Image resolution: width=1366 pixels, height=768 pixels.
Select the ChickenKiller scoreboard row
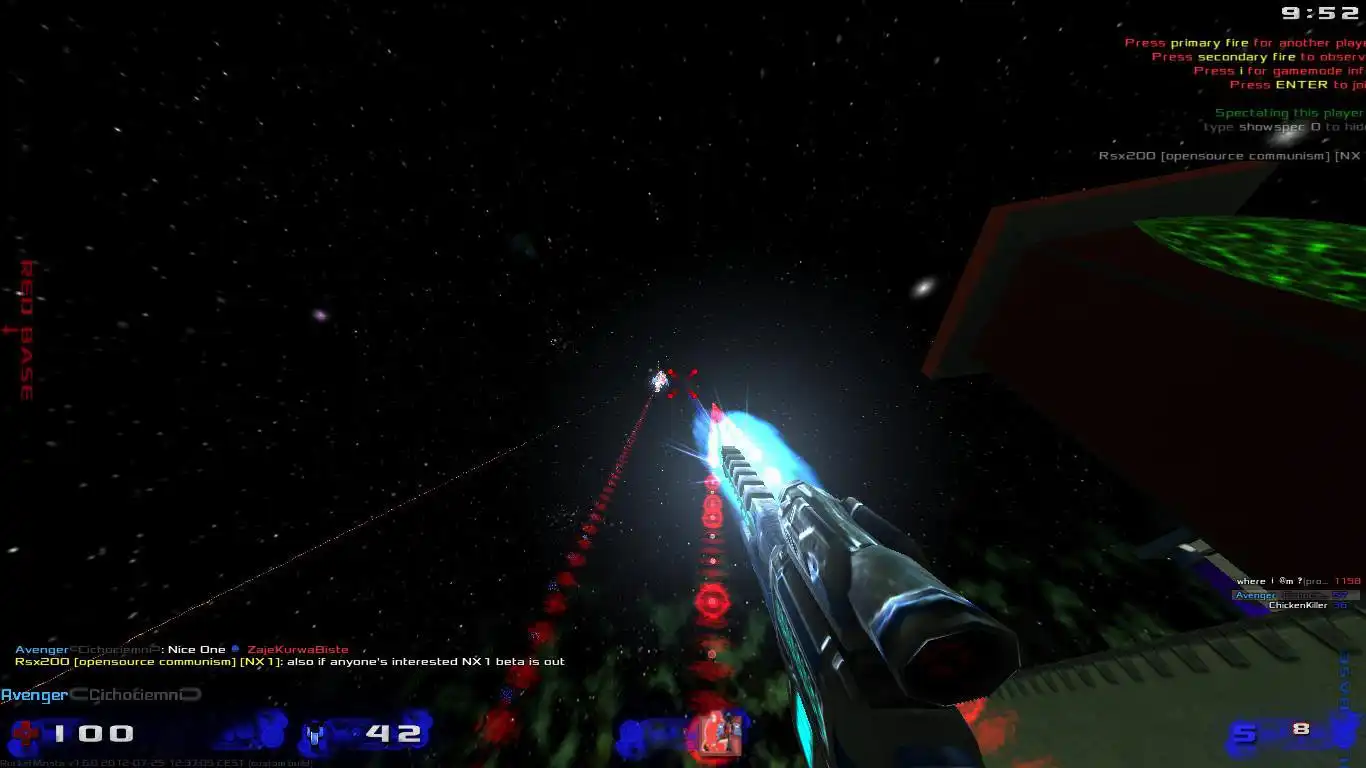coord(1301,605)
